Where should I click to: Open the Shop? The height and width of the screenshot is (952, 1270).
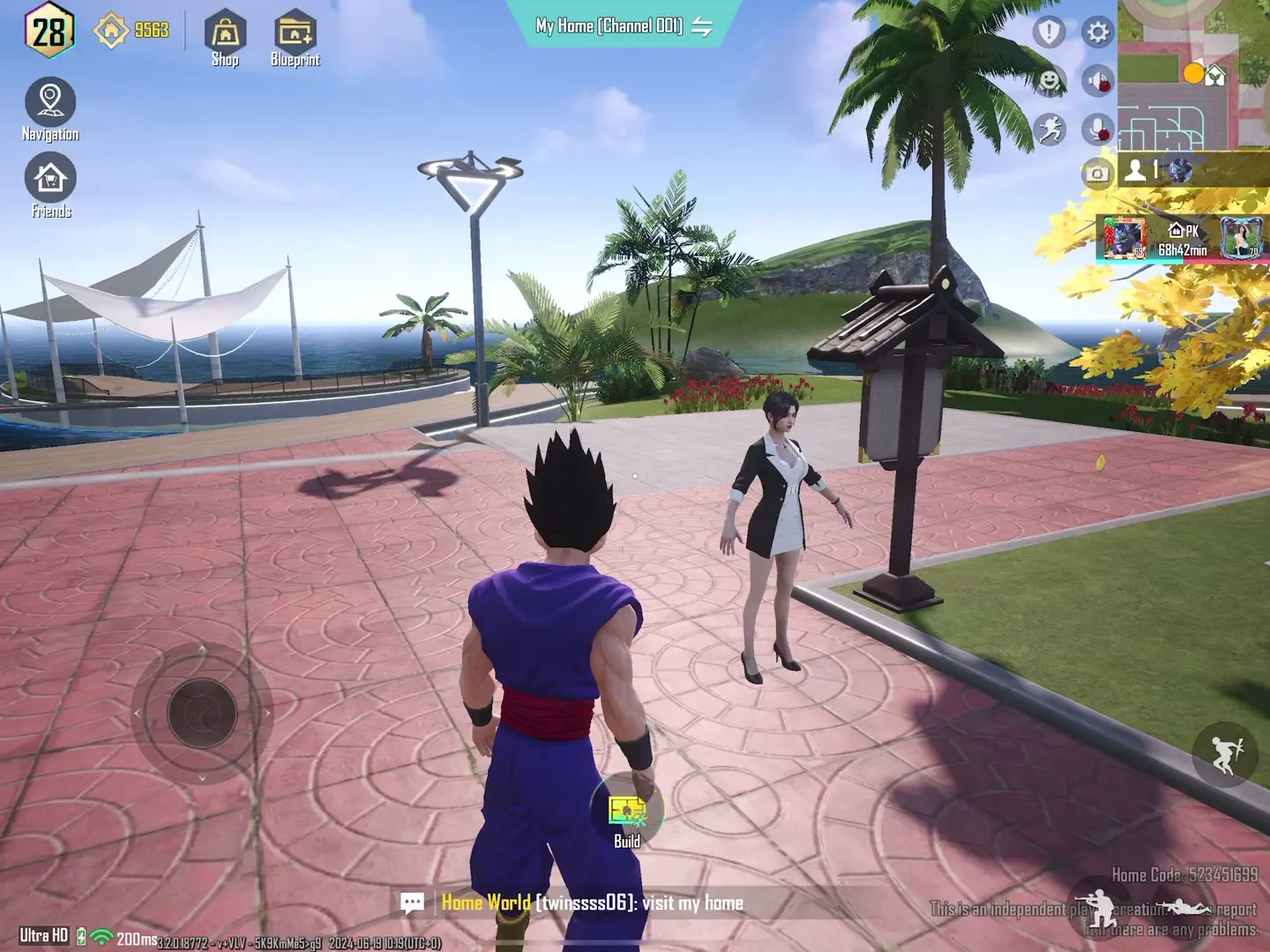coord(225,40)
